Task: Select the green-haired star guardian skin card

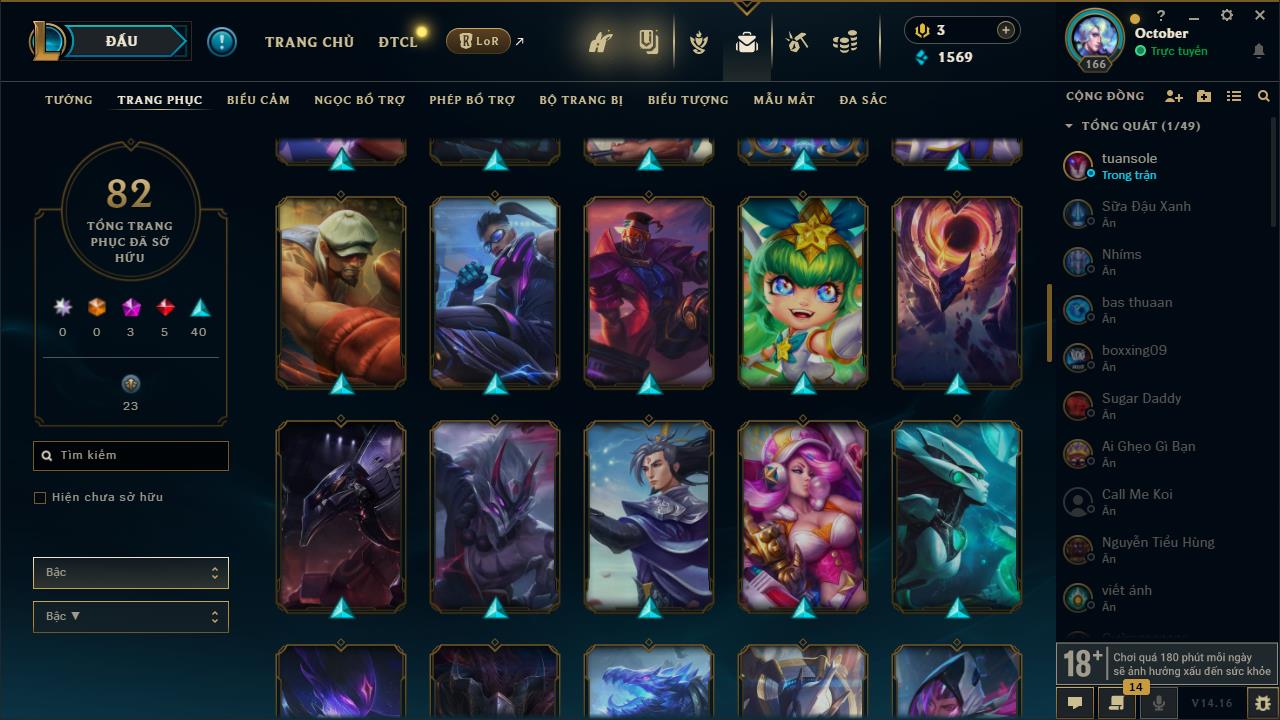Action: coord(803,291)
